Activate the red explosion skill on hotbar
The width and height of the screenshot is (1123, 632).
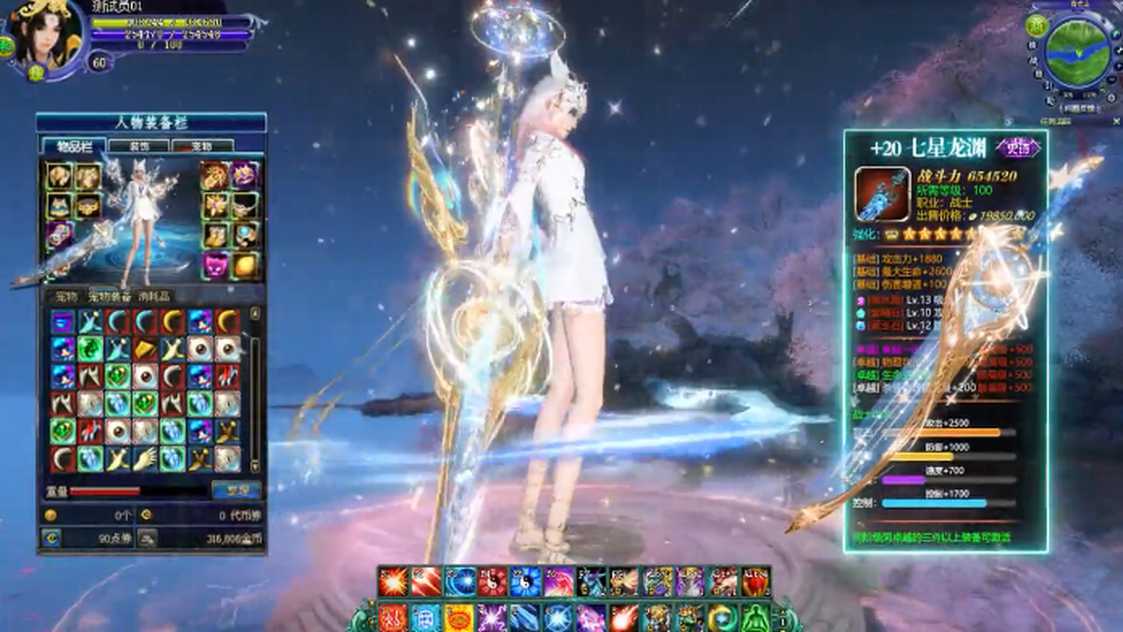(393, 581)
